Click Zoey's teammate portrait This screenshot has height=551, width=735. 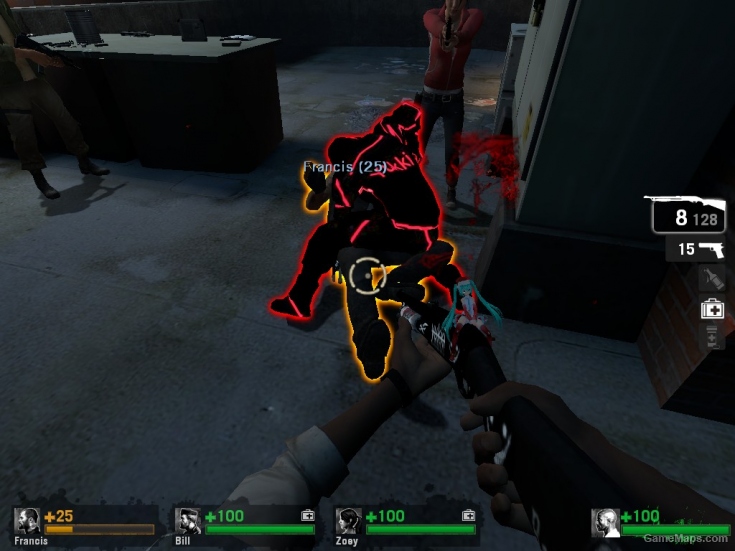click(348, 522)
